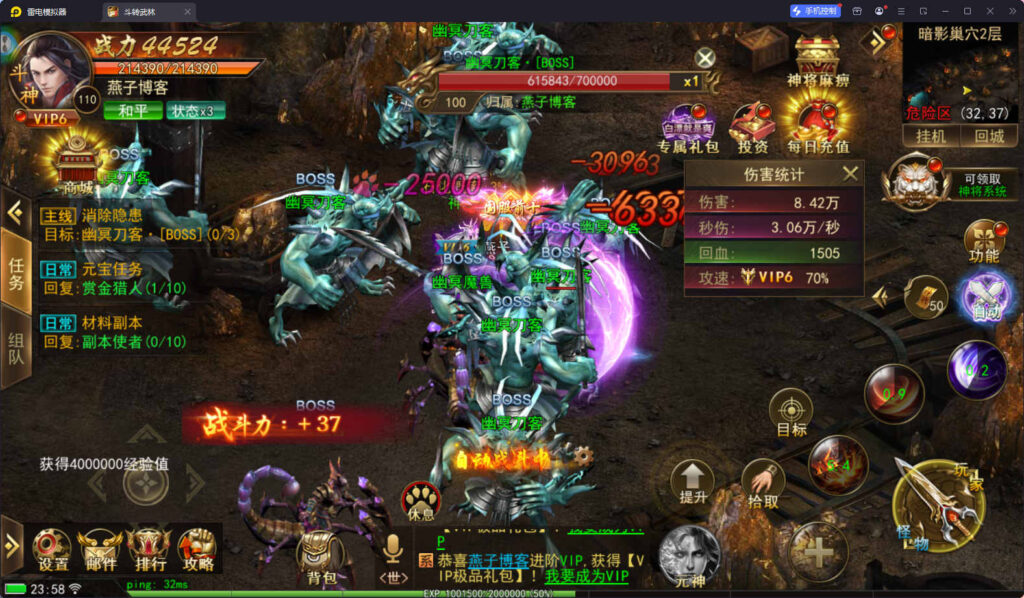
Task: Click the 休息 rest paw button
Action: click(421, 500)
